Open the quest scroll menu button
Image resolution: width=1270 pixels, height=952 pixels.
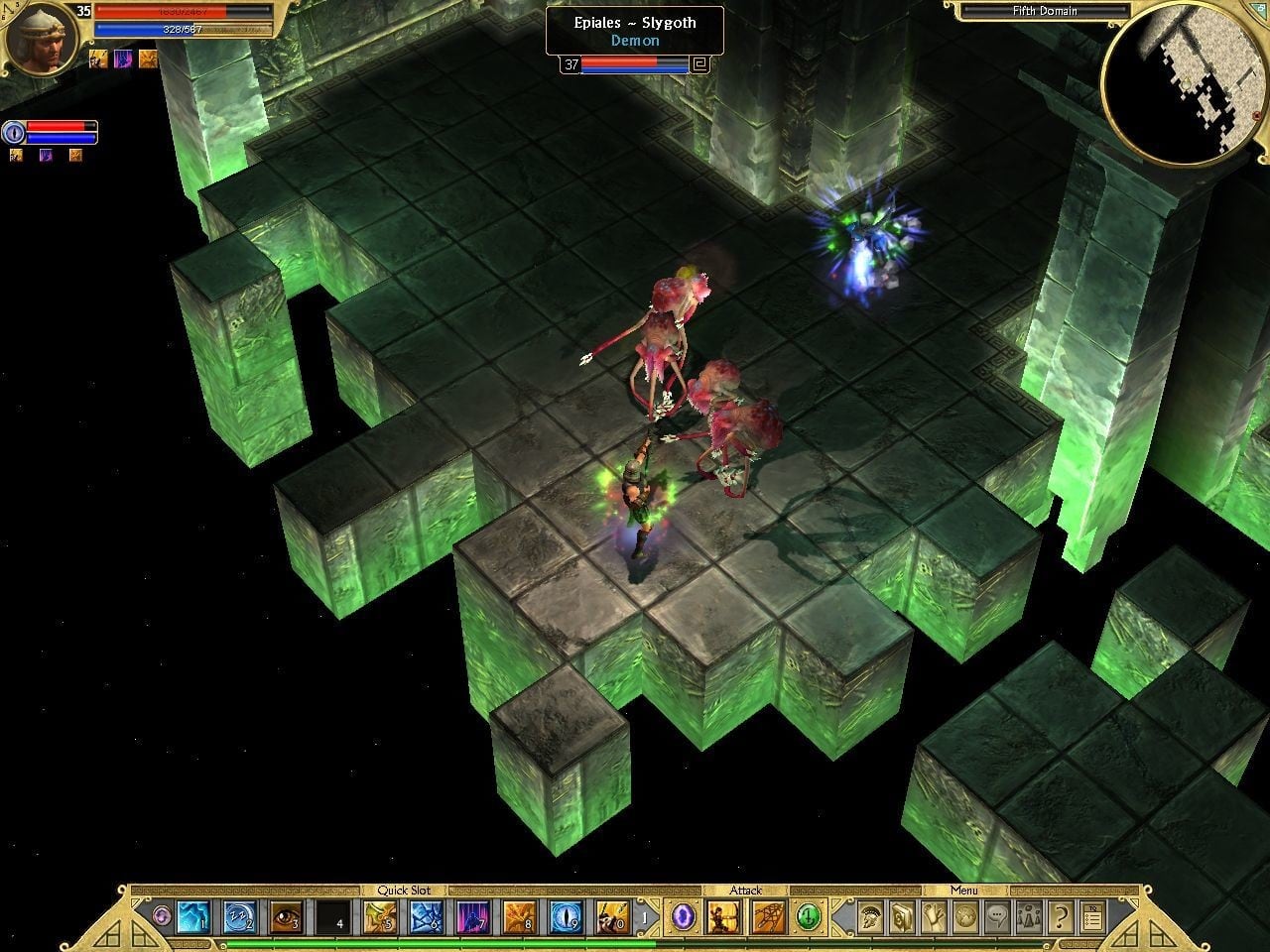(935, 917)
